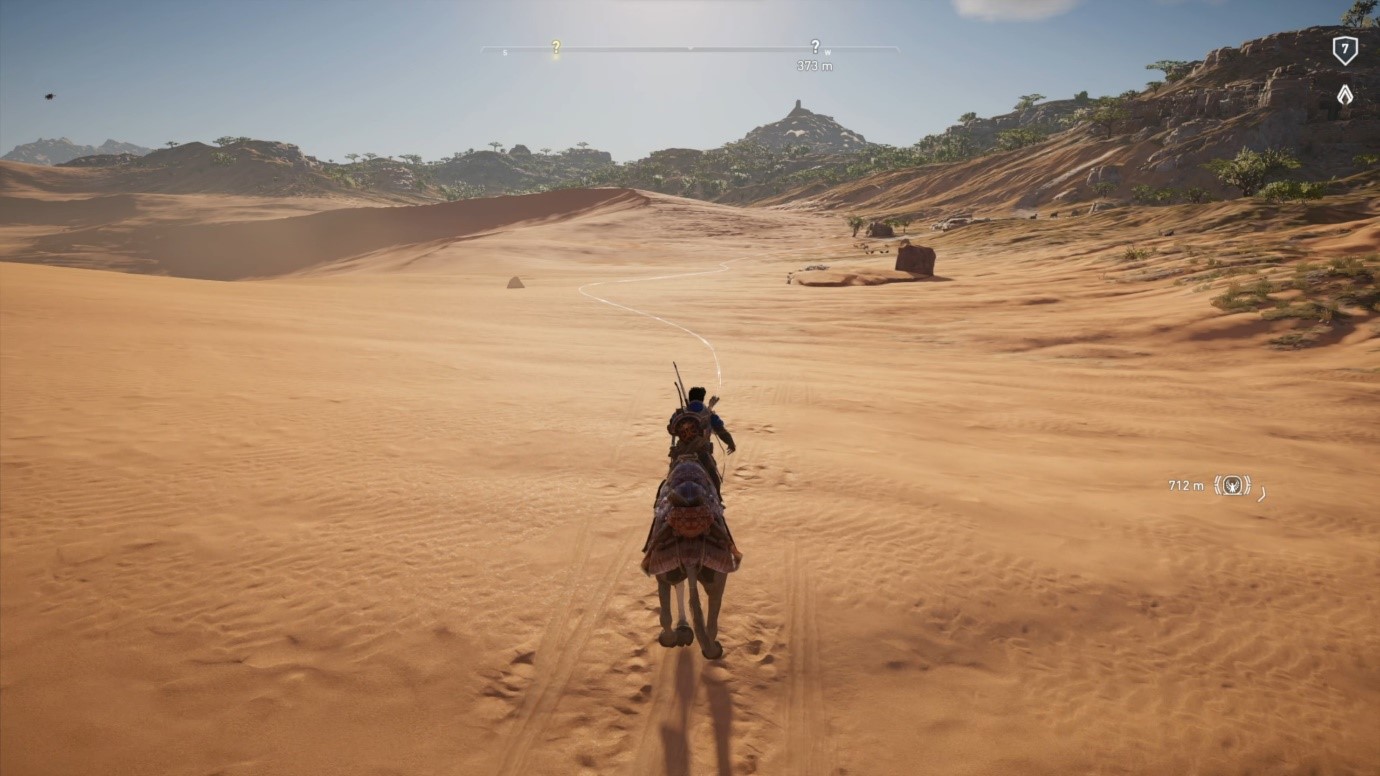The image size is (1380, 776).
Task: Click the level 7 shield badge
Action: [x=1345, y=49]
